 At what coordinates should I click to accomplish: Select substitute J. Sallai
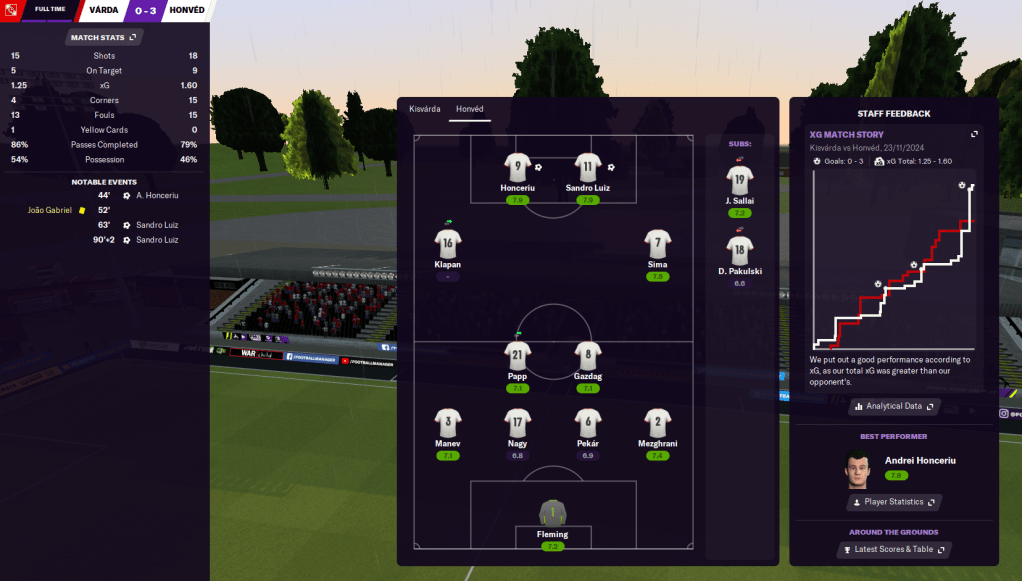pyautogui.click(x=740, y=180)
